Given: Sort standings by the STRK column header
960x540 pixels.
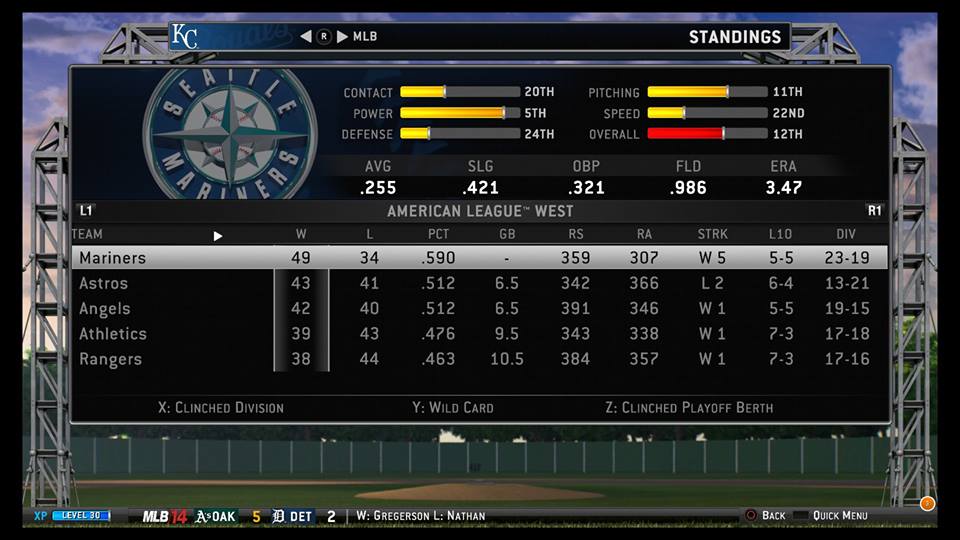Looking at the screenshot, I should coord(712,235).
